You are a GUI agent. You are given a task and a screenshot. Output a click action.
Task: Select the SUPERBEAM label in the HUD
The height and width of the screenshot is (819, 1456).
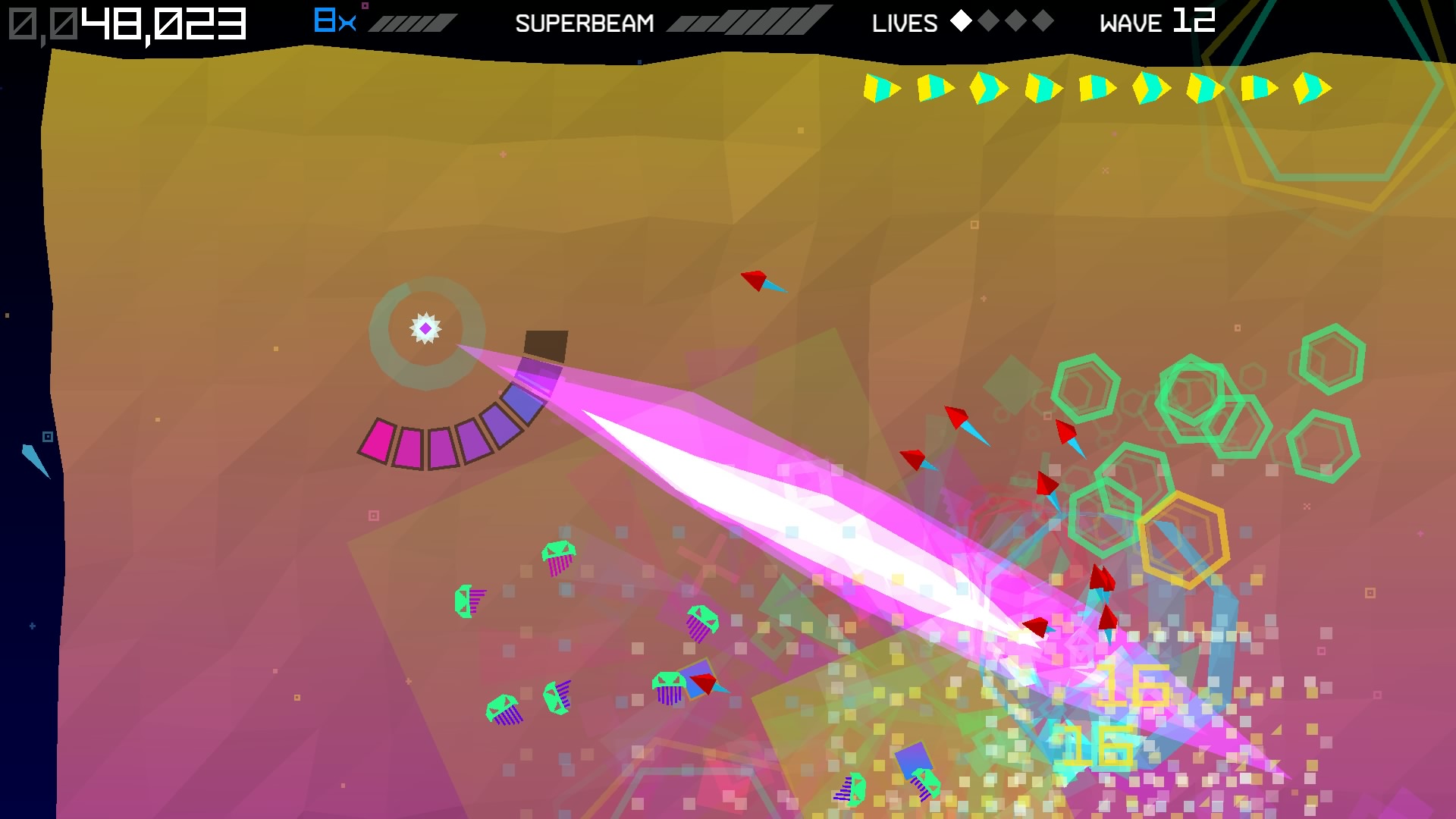585,23
